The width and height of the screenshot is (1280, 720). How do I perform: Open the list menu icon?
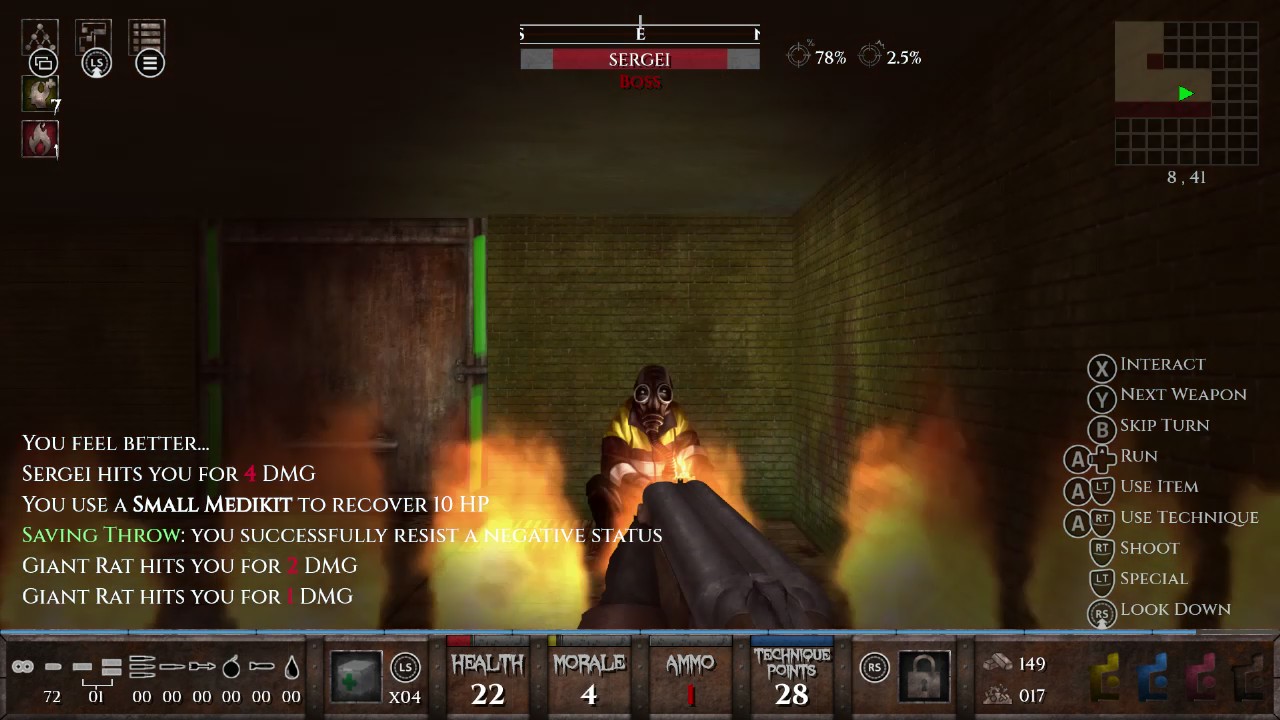[146, 37]
